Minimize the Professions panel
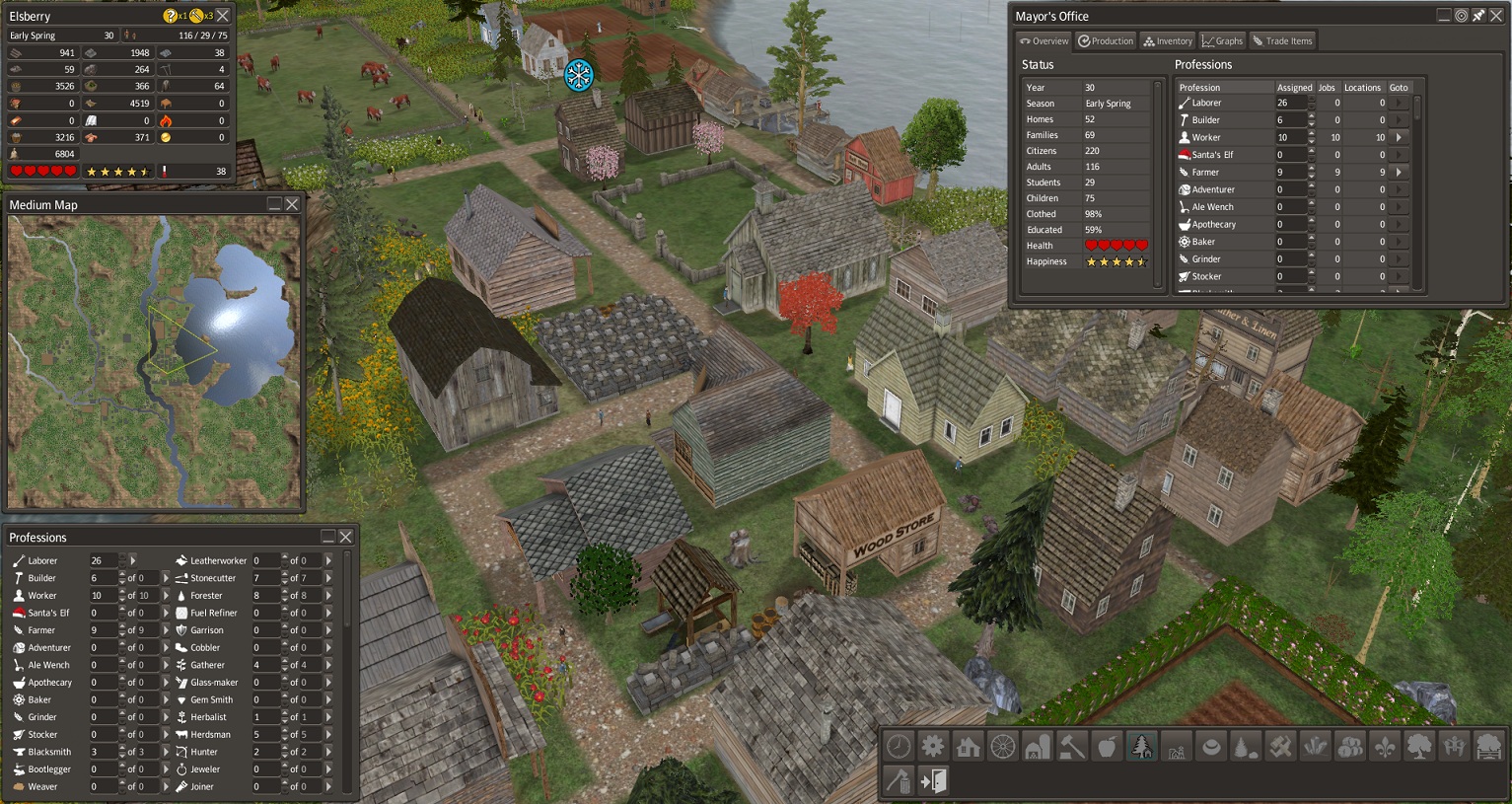 tap(328, 537)
